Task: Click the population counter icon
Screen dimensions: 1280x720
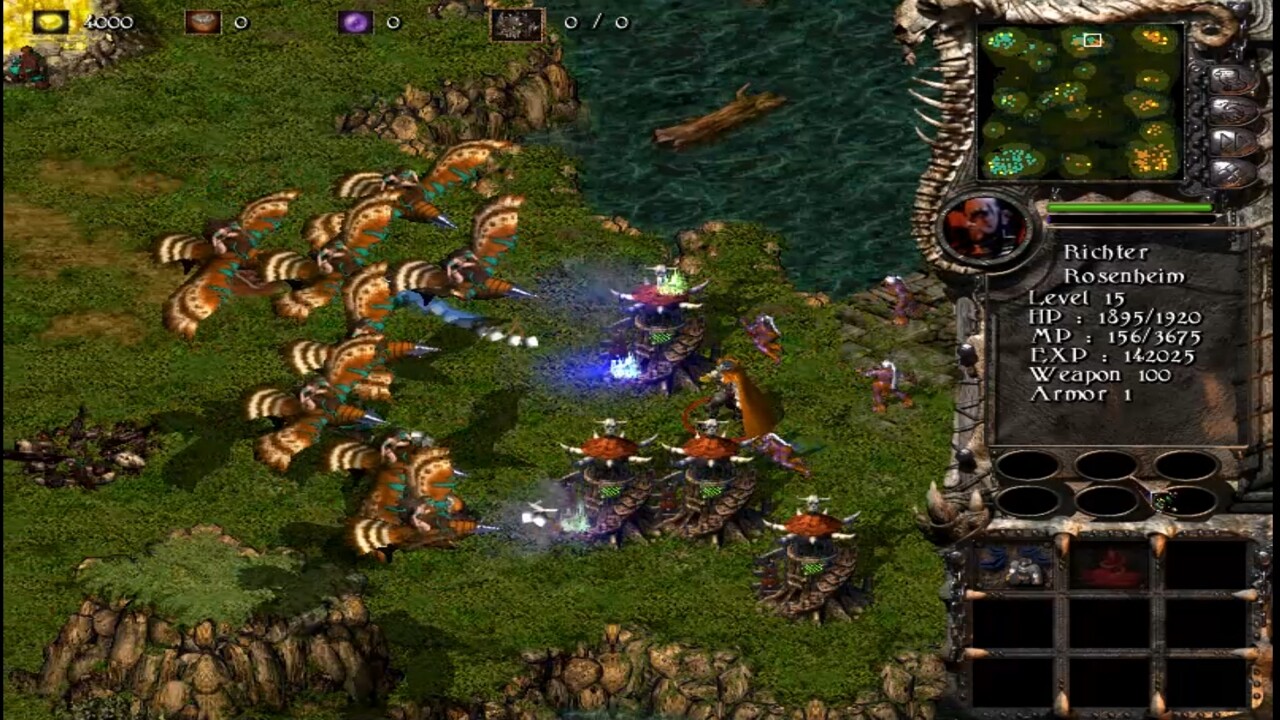Action: [515, 22]
